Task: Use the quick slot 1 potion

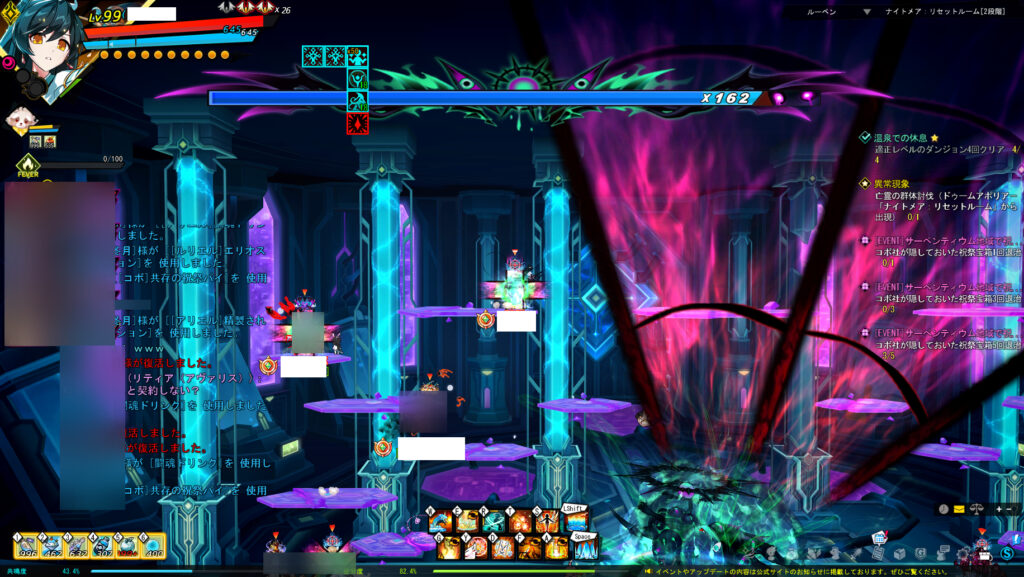Action: 28,546
